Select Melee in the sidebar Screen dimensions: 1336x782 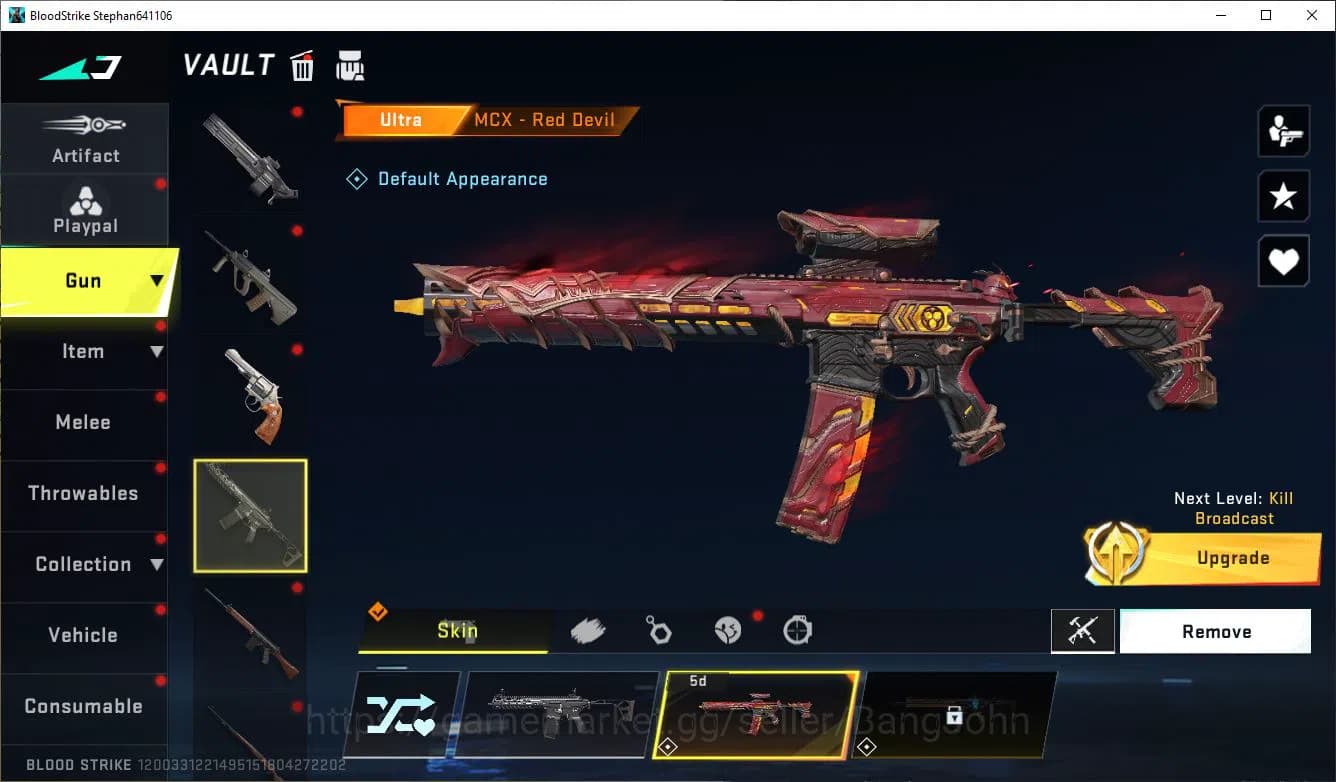[x=83, y=422]
